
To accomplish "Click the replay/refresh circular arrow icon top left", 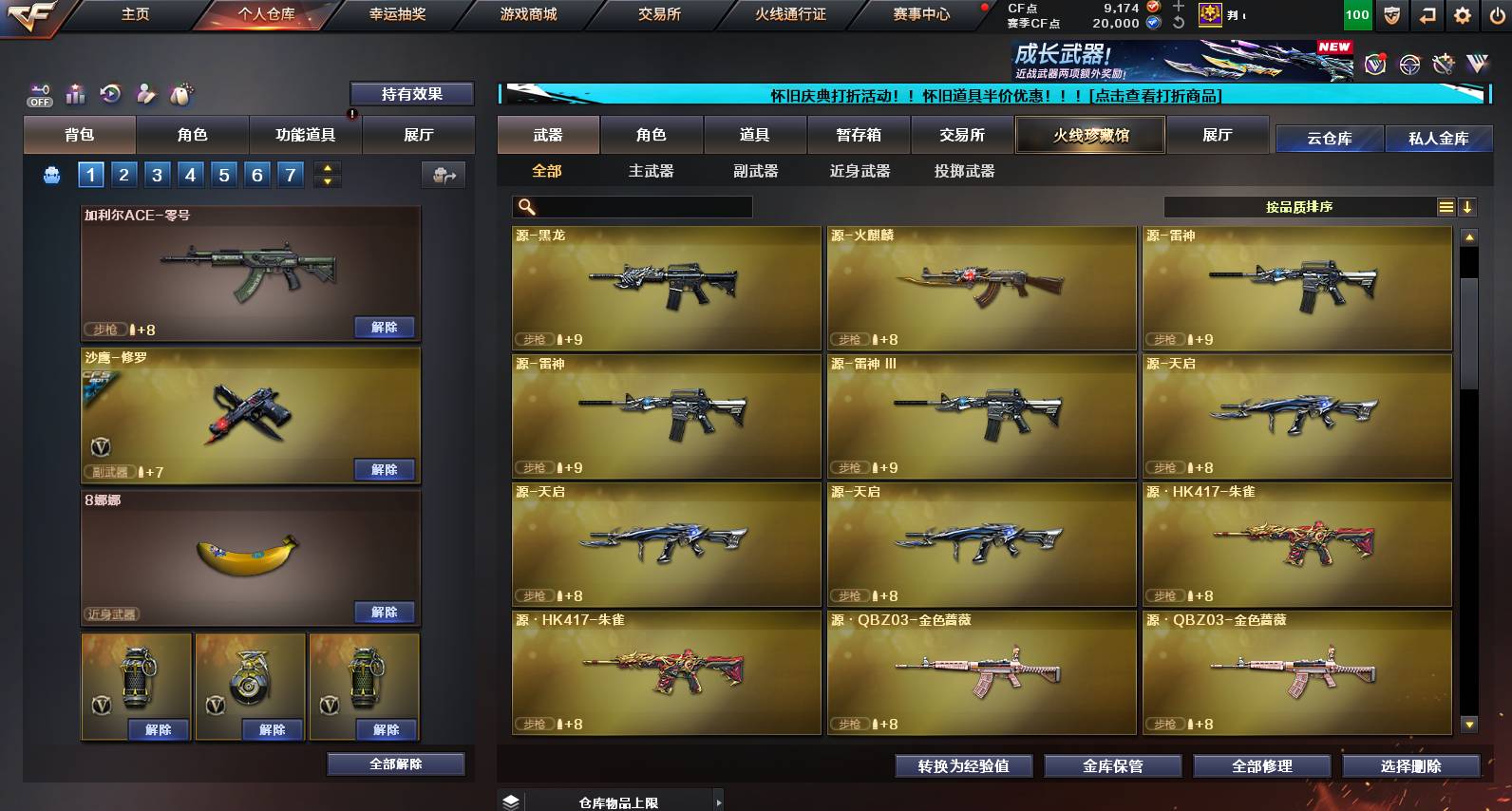I will (x=110, y=93).
